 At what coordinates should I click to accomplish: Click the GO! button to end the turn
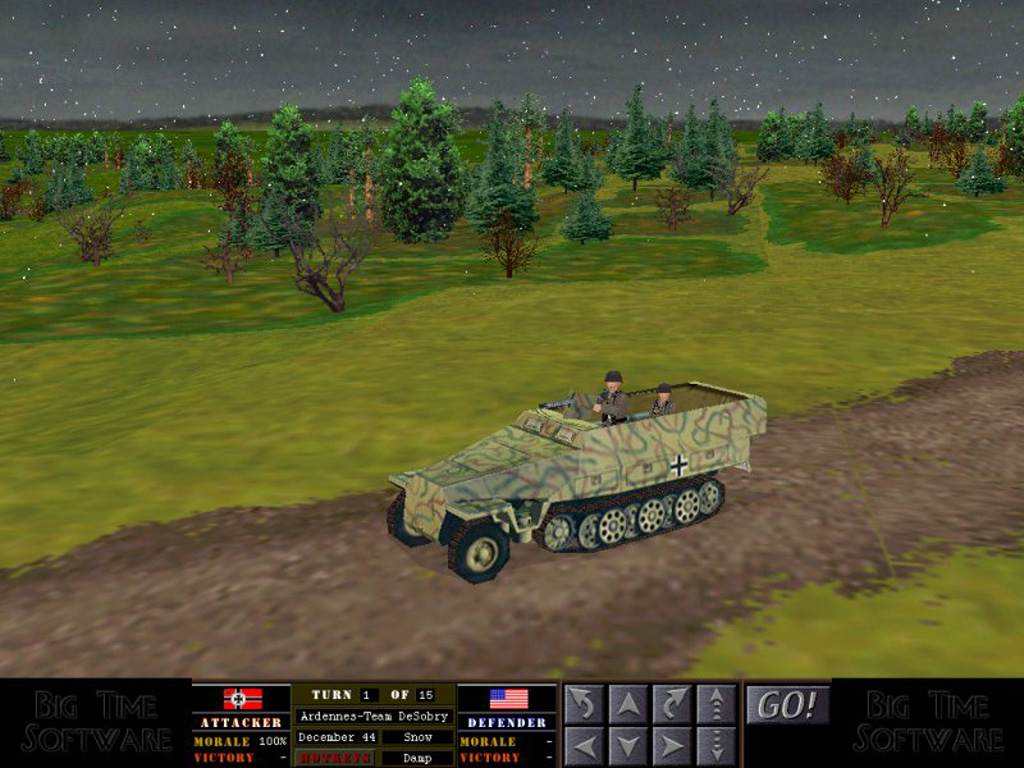[x=788, y=705]
